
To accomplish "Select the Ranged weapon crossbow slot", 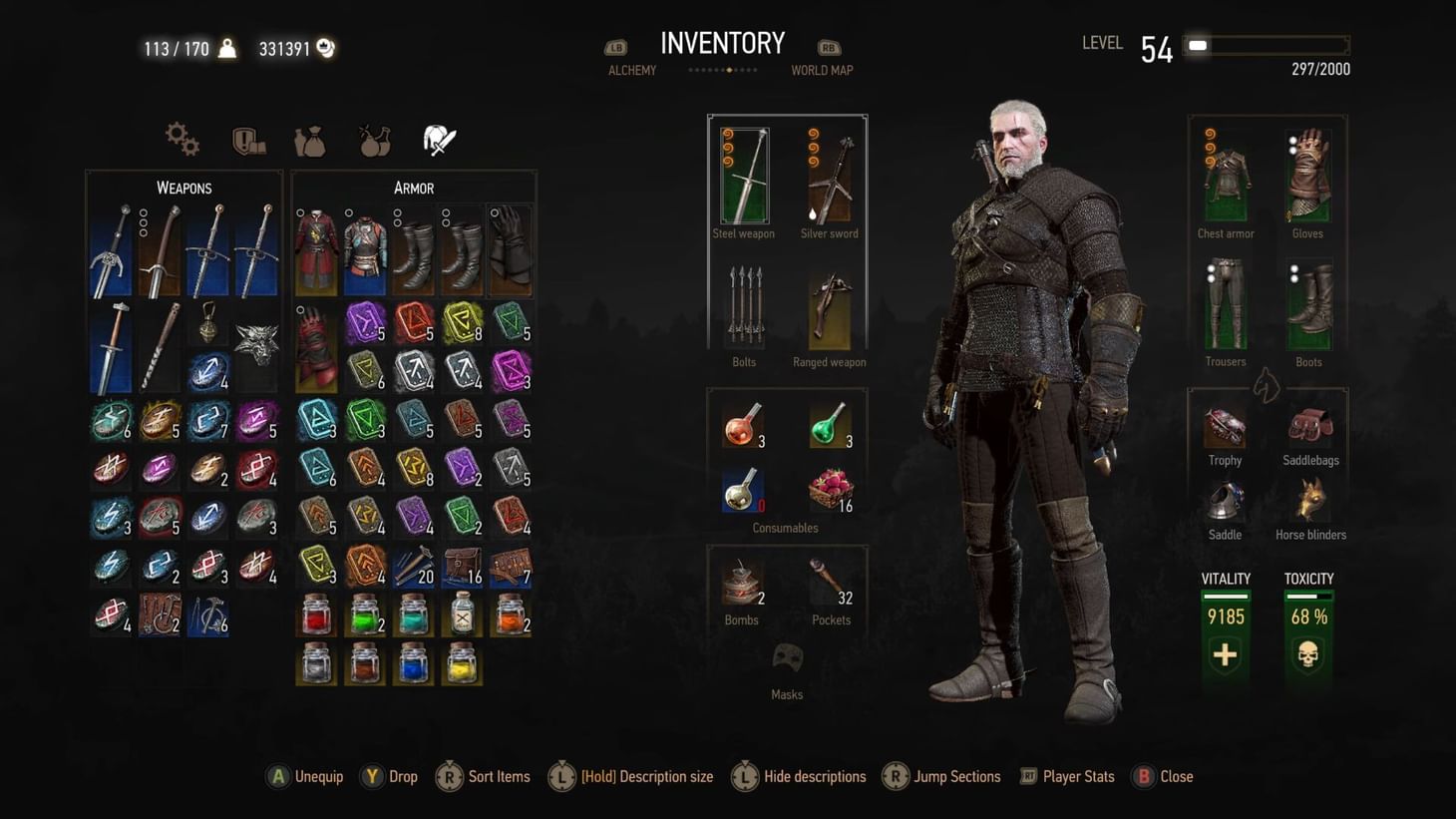I will point(829,312).
